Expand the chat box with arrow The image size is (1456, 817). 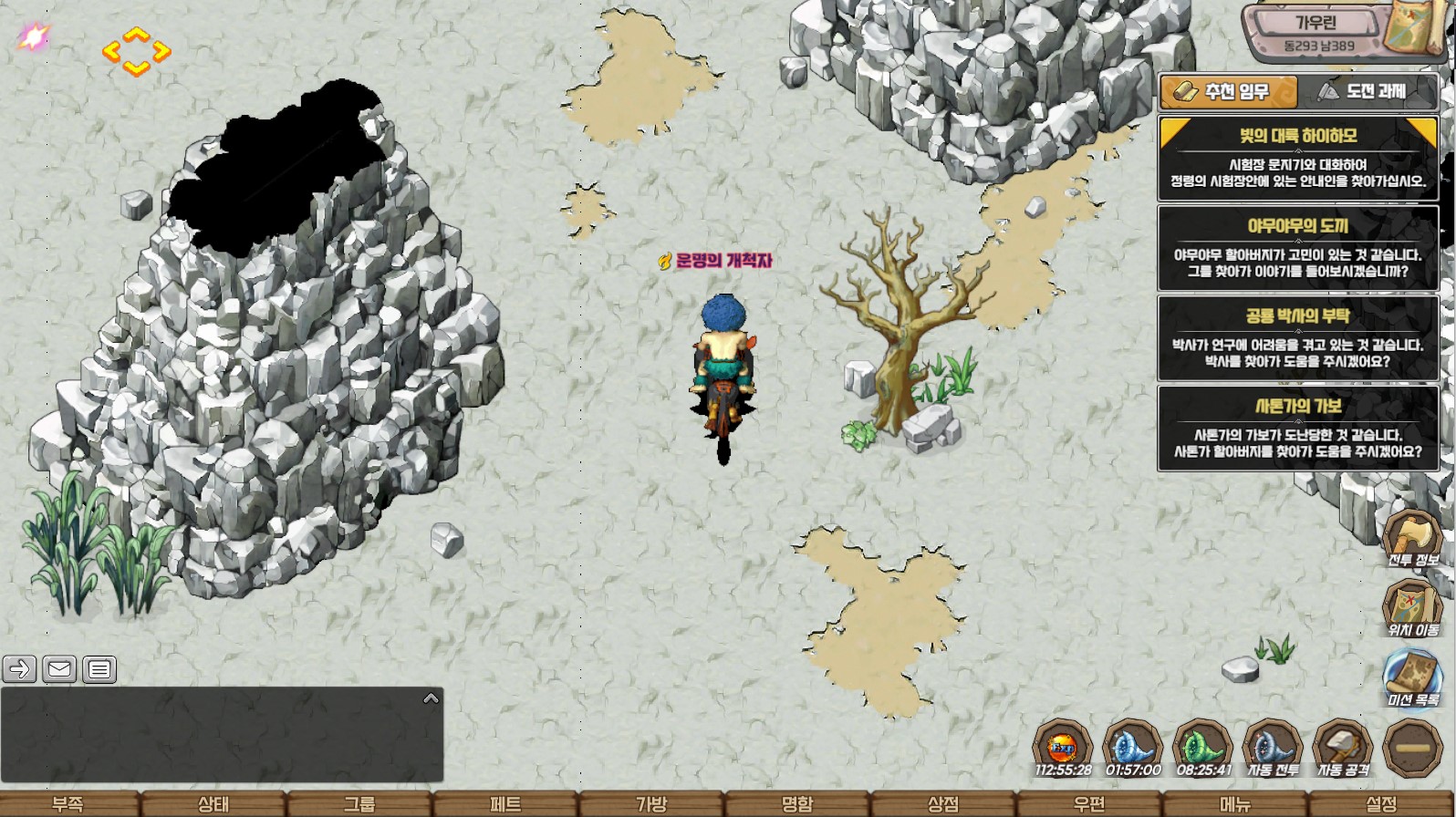(x=432, y=698)
